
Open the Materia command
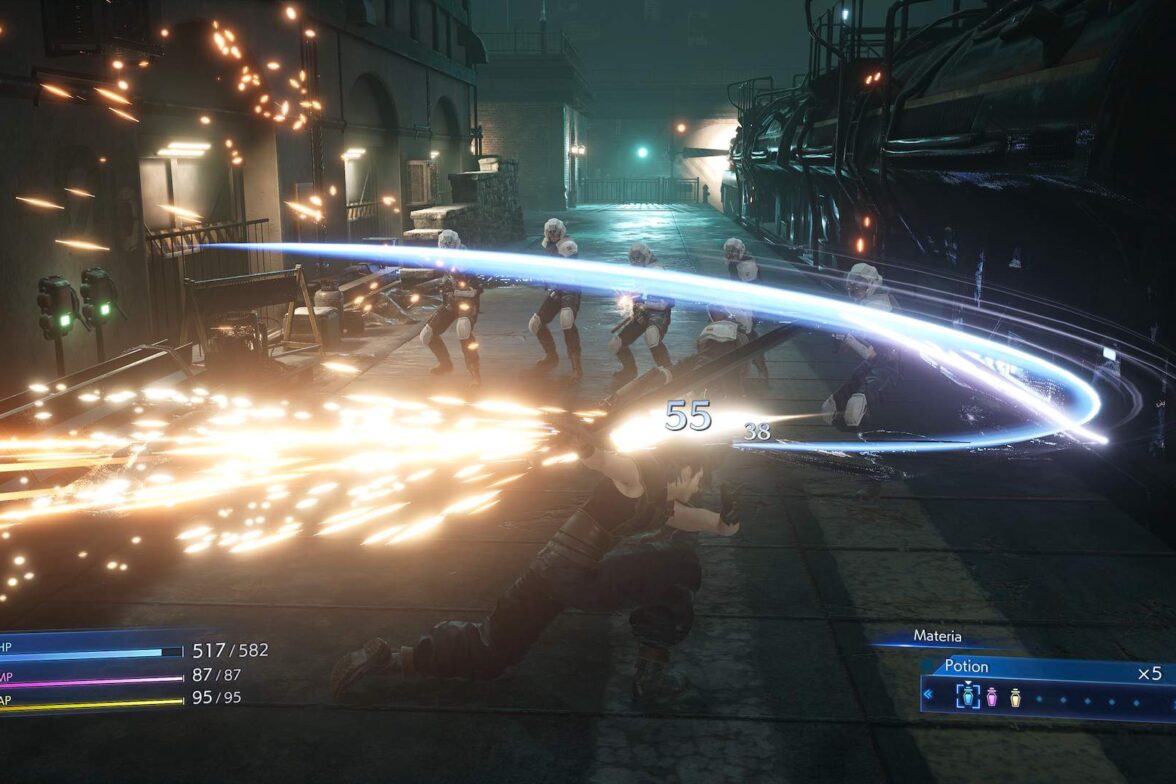(937, 636)
